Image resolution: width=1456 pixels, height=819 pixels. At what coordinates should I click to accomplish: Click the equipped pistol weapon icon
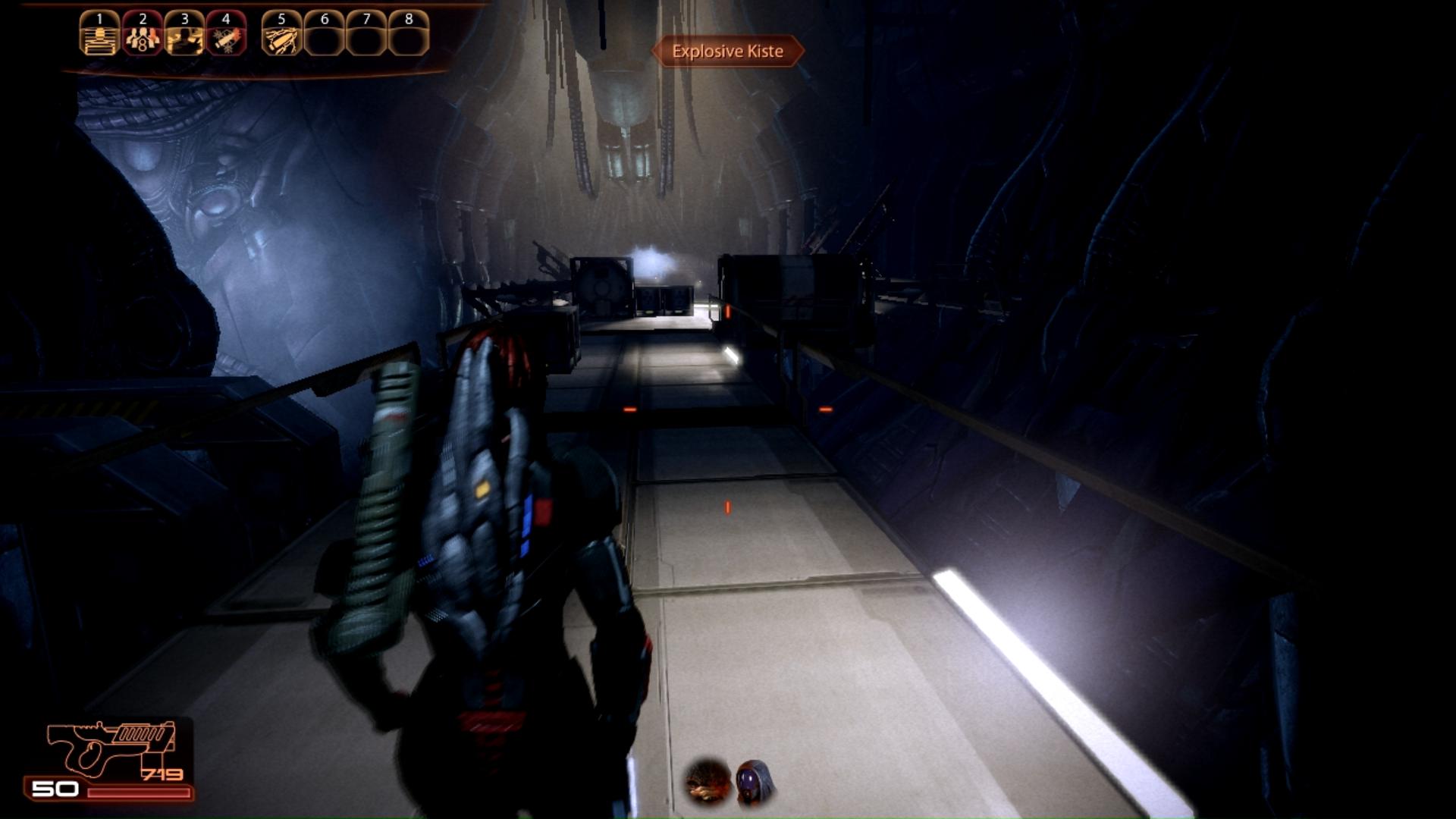111,748
